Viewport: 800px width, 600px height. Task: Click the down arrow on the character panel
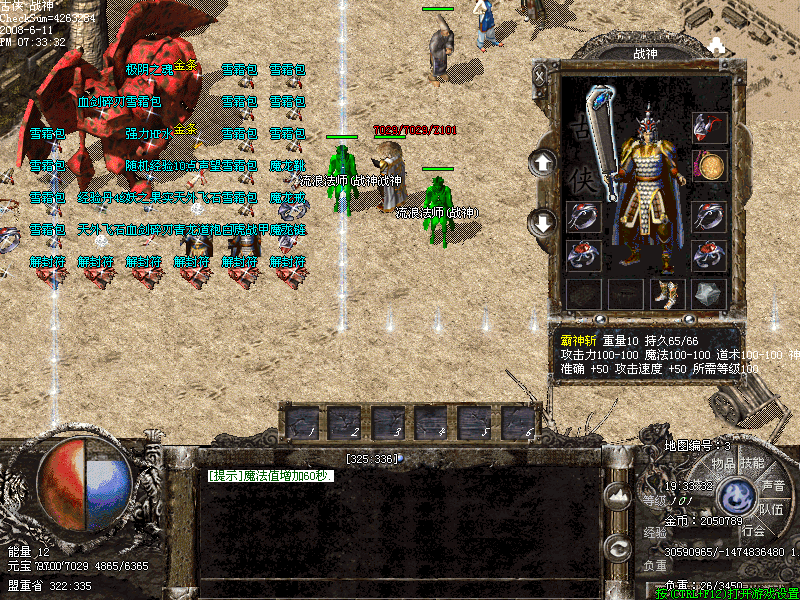[x=542, y=221]
